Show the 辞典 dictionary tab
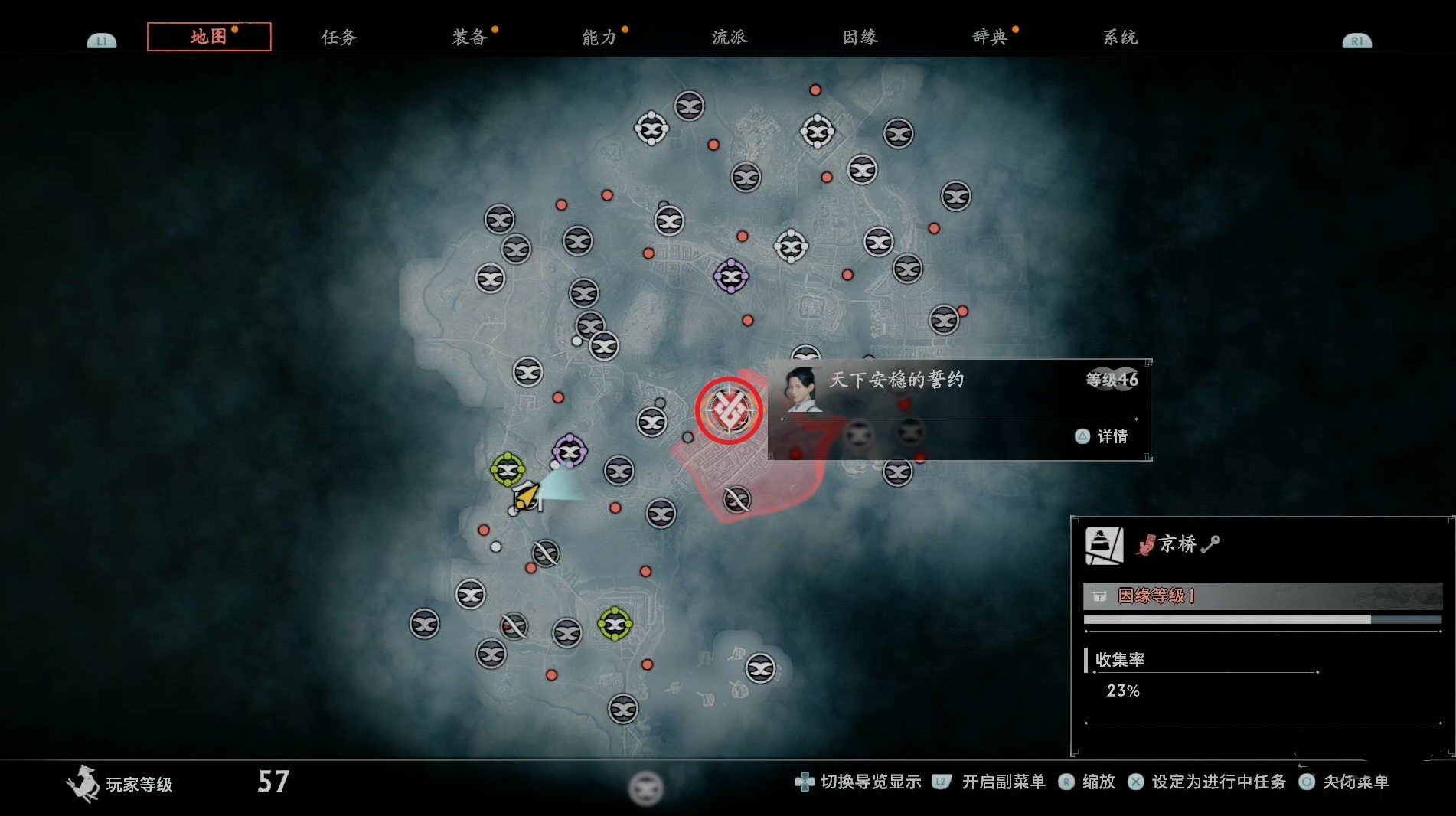This screenshot has height=816, width=1456. (990, 37)
